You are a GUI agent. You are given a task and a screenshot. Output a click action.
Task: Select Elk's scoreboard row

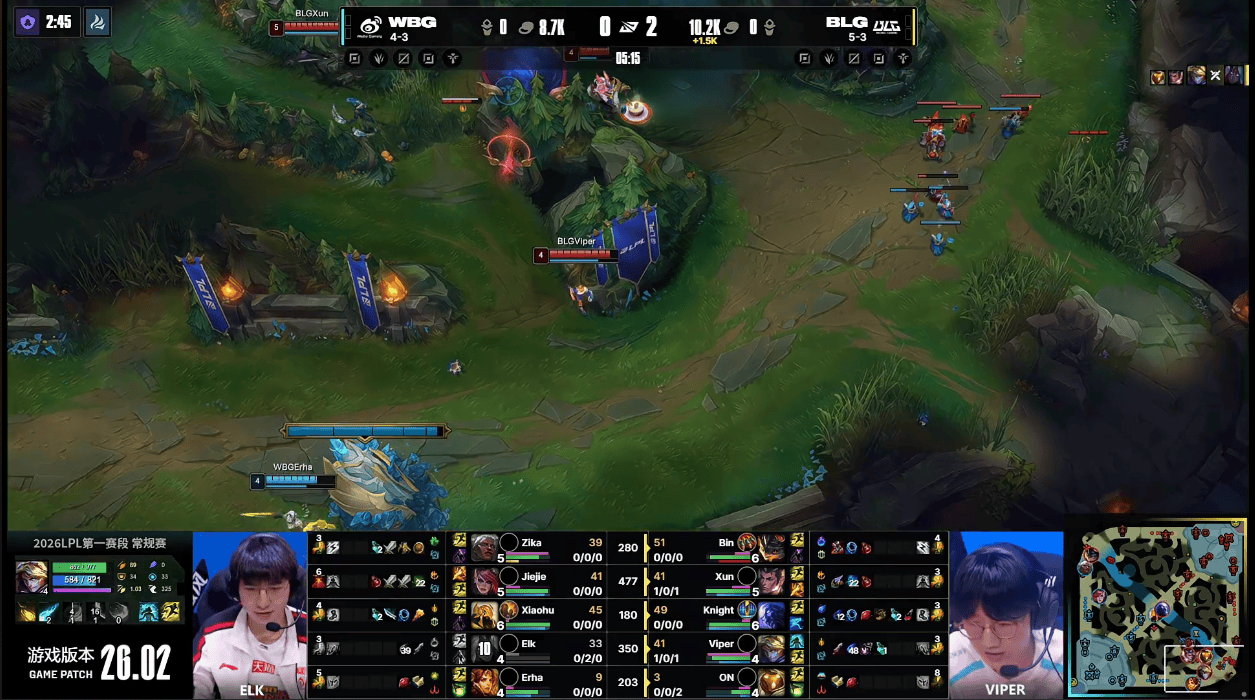pyautogui.click(x=541, y=649)
